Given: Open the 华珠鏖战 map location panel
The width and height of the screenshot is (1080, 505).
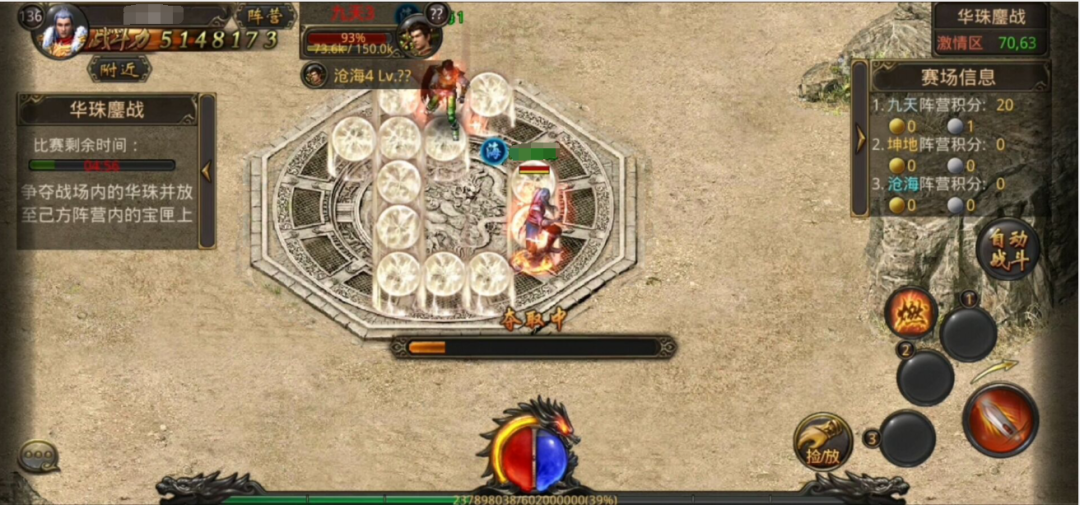Looking at the screenshot, I should point(991,29).
